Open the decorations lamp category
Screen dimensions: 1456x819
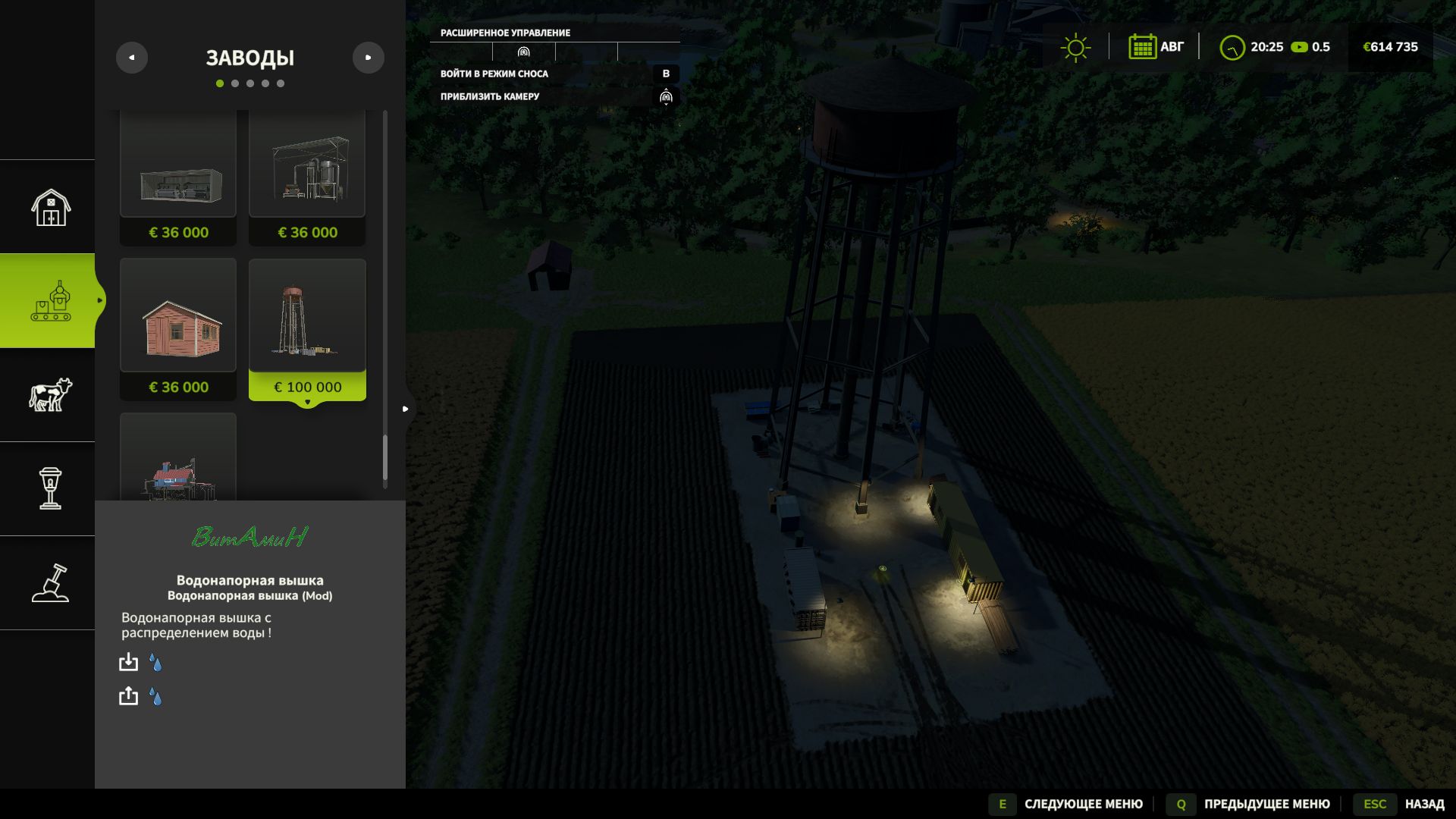click(50, 488)
